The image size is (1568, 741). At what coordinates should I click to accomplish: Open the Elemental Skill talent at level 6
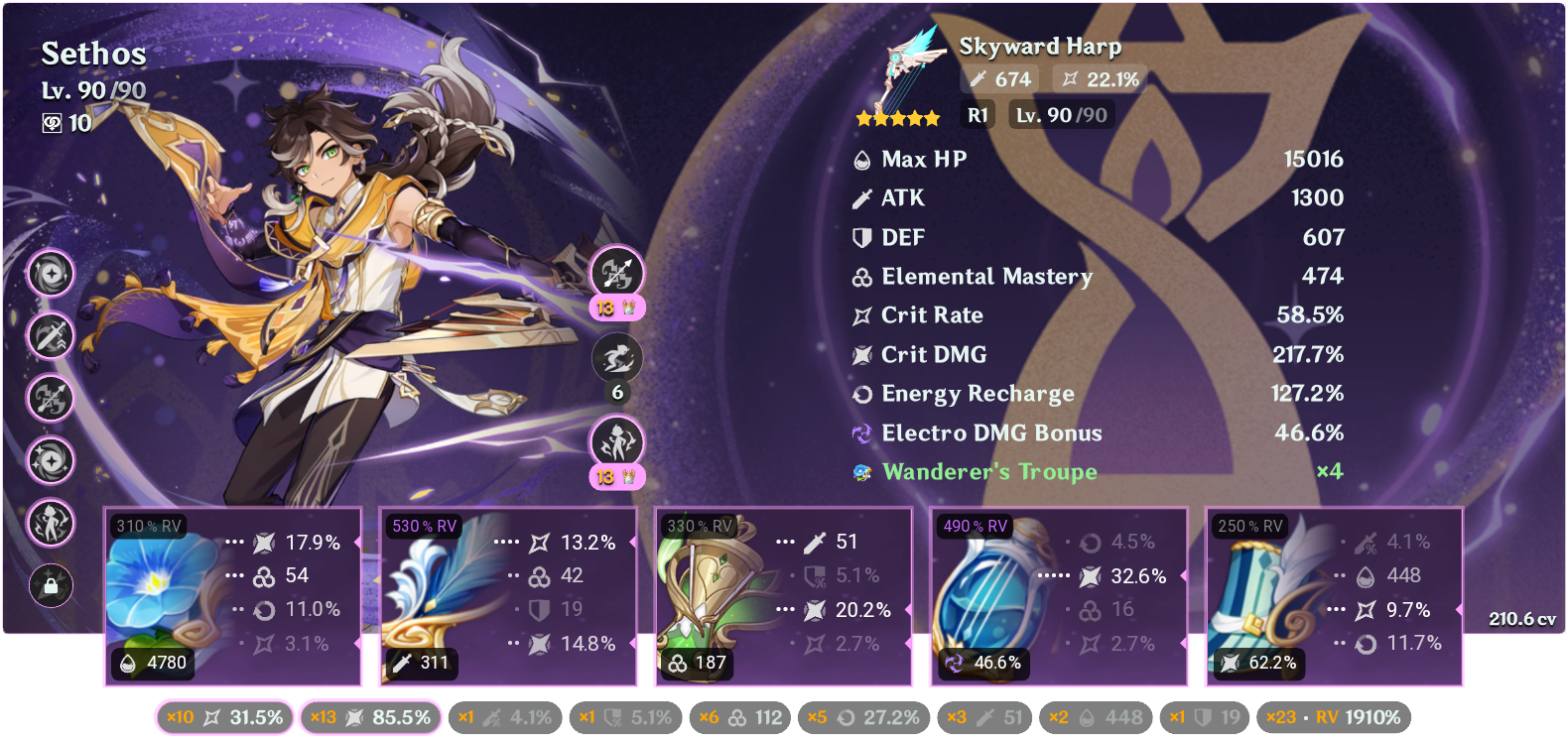coord(618,358)
